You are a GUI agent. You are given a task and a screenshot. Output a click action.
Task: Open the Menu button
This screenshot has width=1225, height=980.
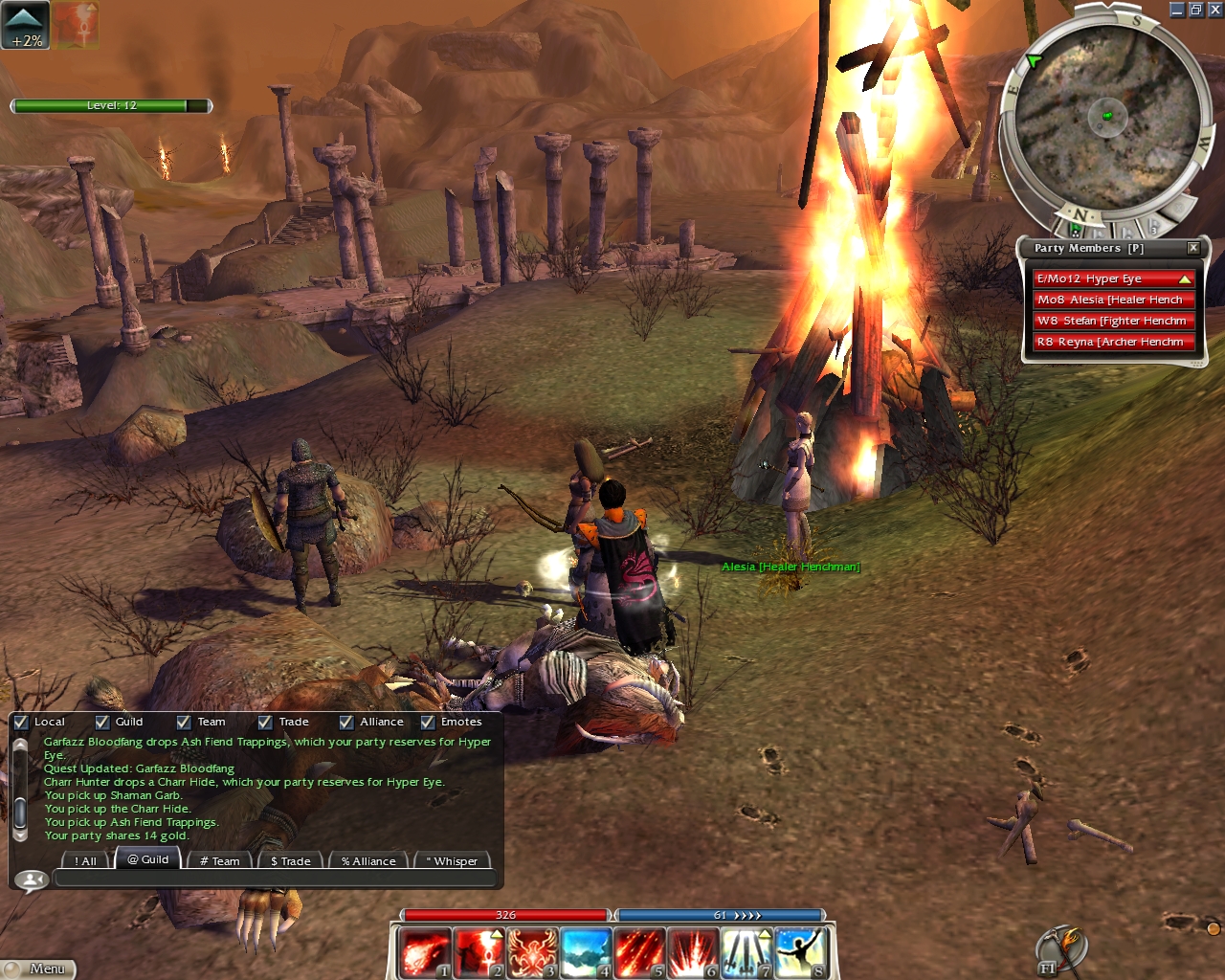click(38, 969)
